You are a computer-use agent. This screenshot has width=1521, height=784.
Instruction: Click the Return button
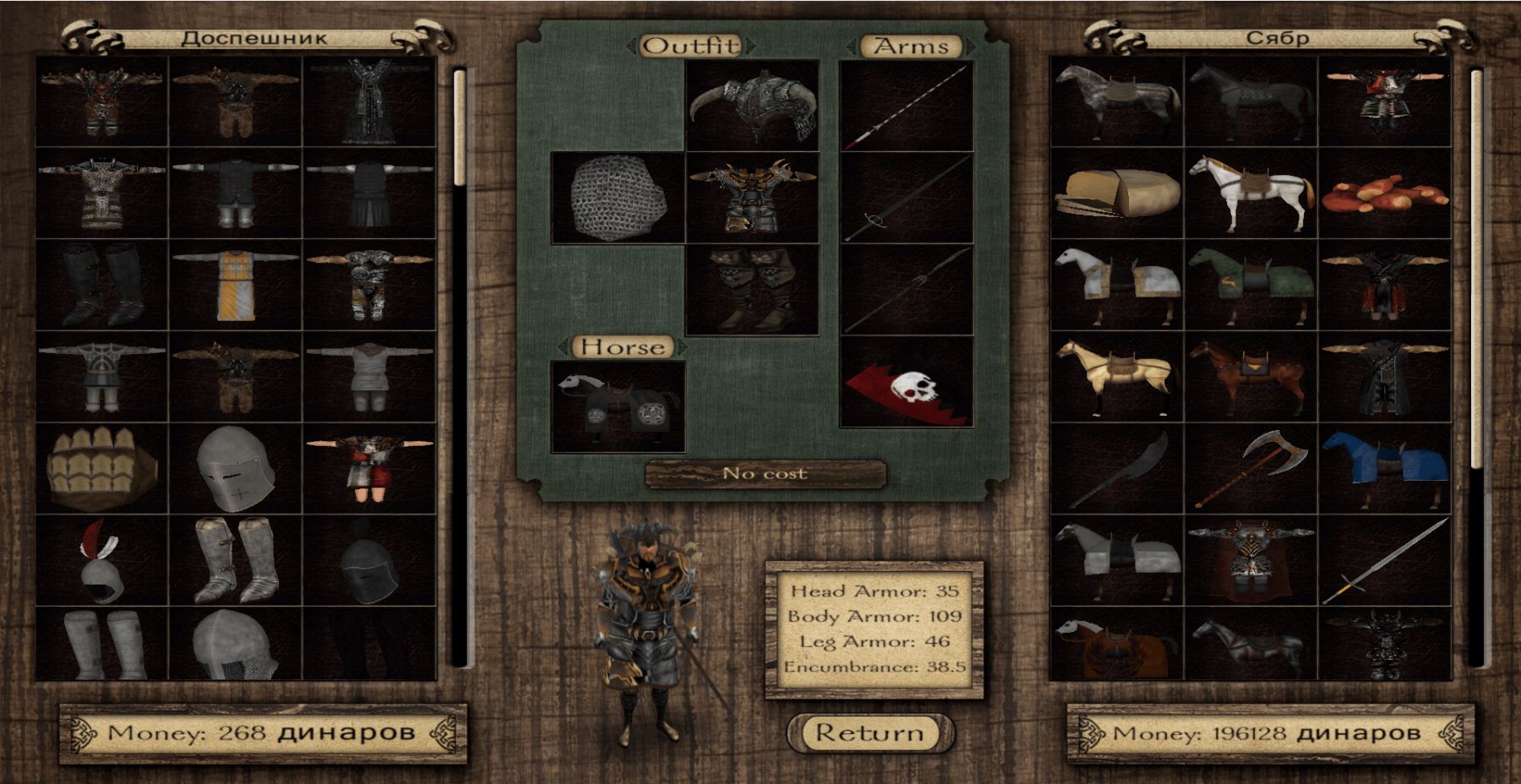coord(870,732)
